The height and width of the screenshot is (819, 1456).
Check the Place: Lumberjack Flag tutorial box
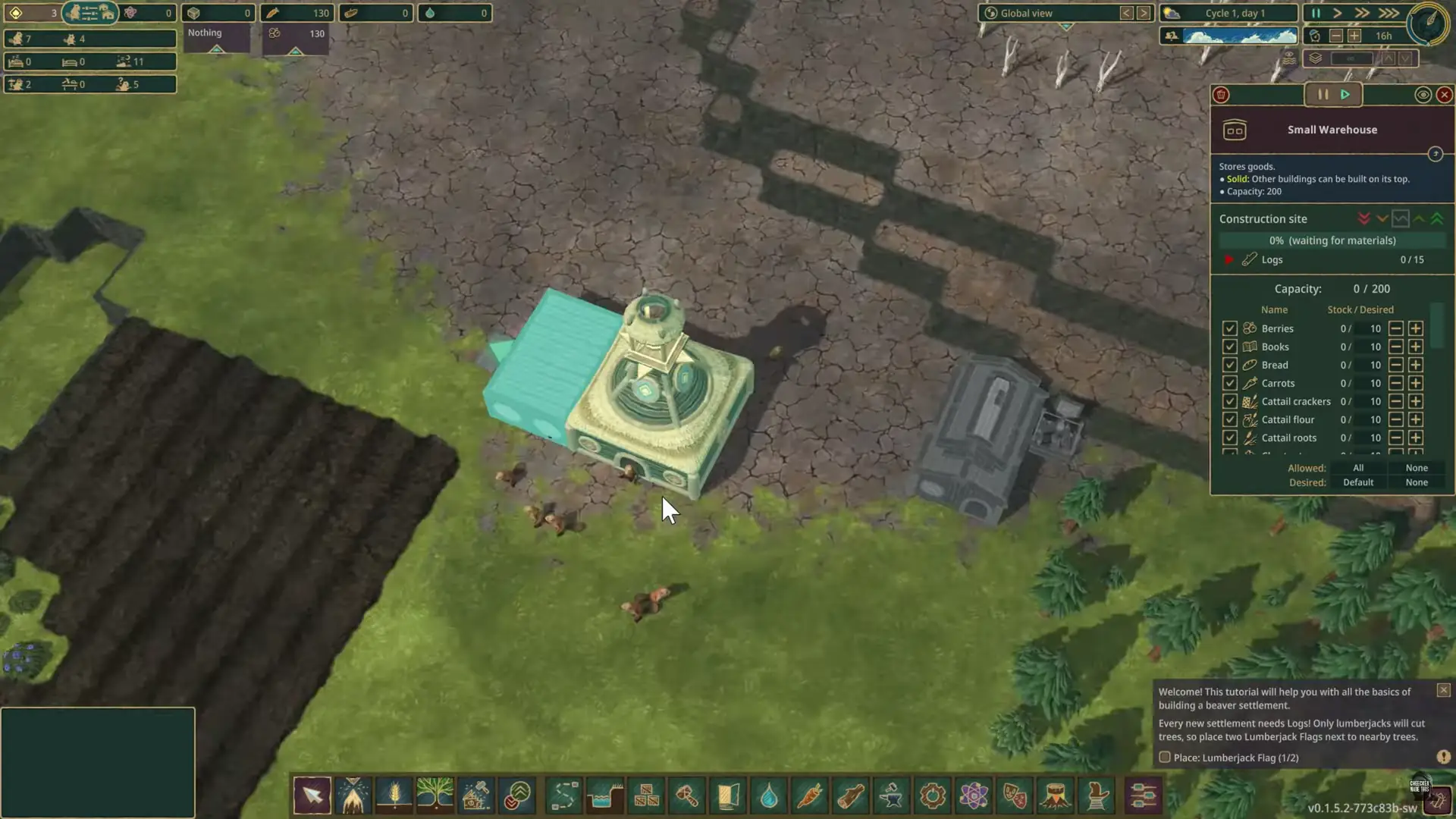(1165, 757)
